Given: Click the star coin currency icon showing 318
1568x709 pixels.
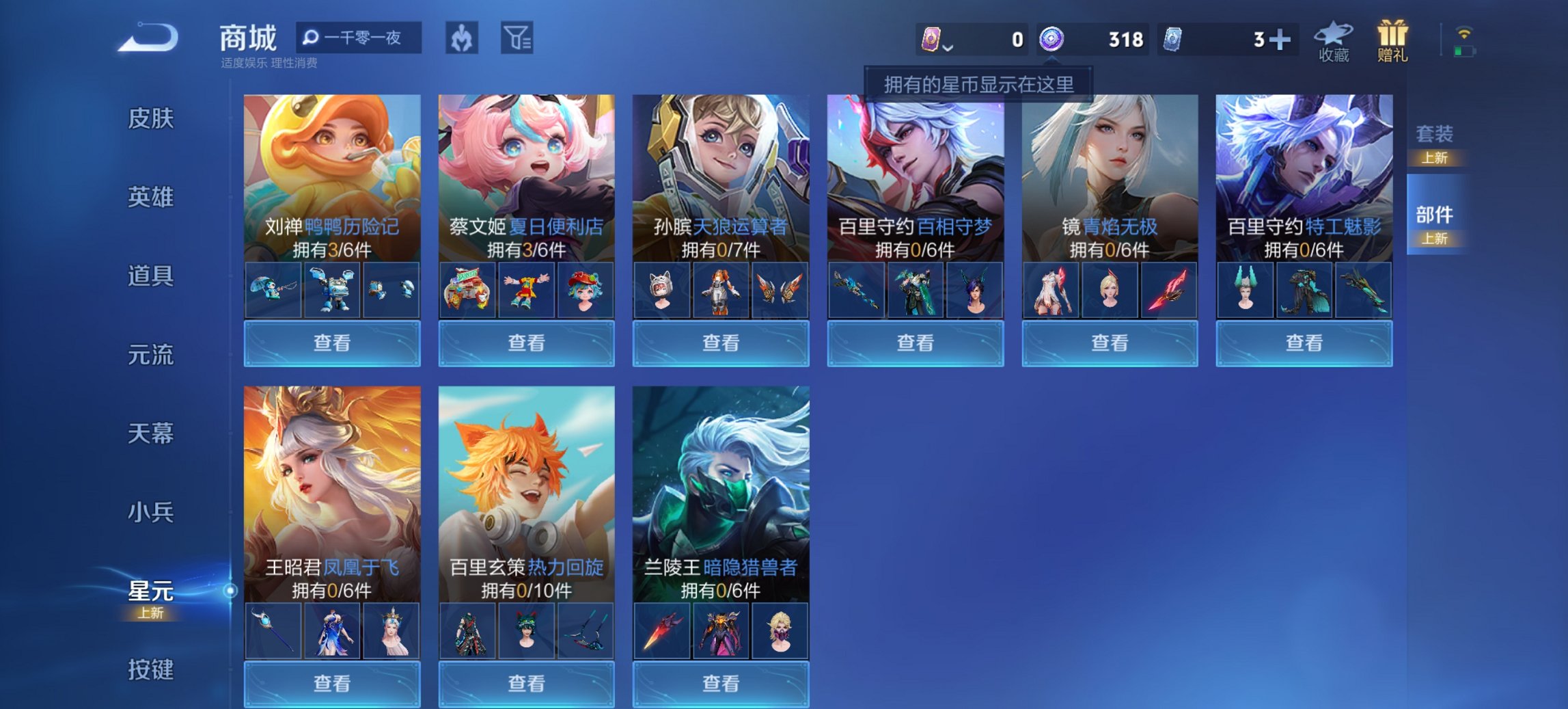Looking at the screenshot, I should pos(1051,39).
